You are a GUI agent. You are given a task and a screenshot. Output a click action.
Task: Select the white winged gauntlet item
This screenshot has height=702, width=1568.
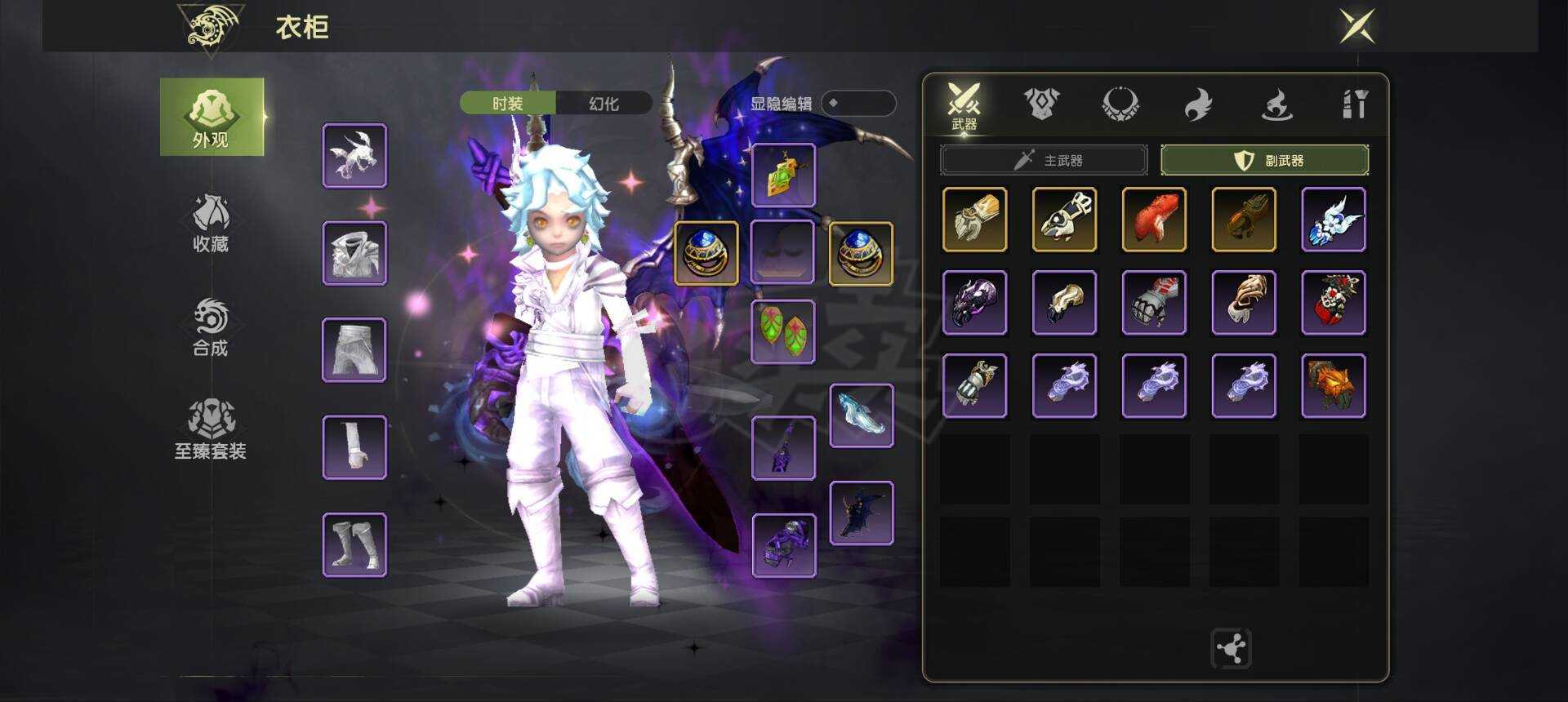1333,220
